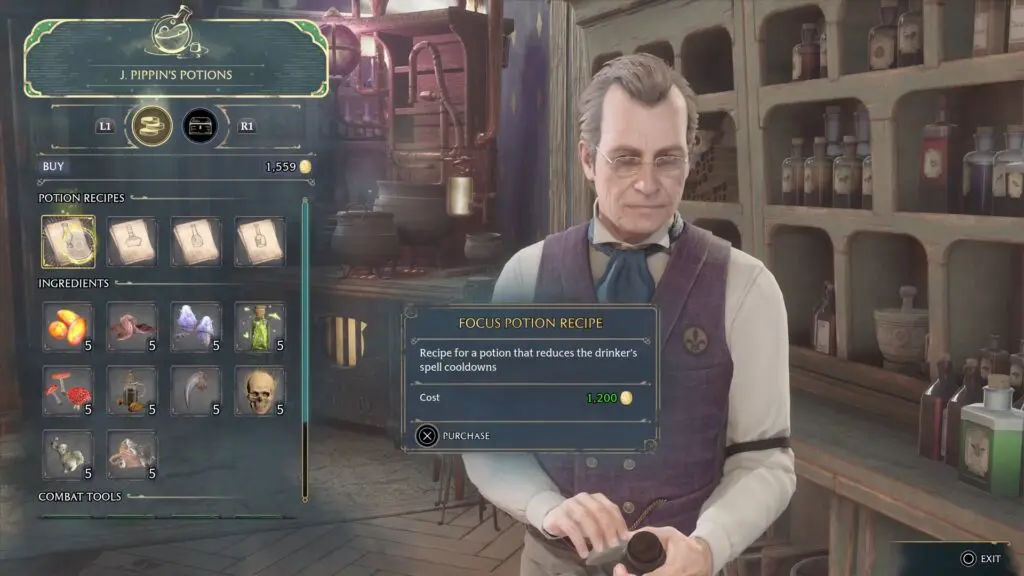This screenshot has height=576, width=1024.
Task: Select the highlighted Focus Potion recipe
Action: point(69,241)
